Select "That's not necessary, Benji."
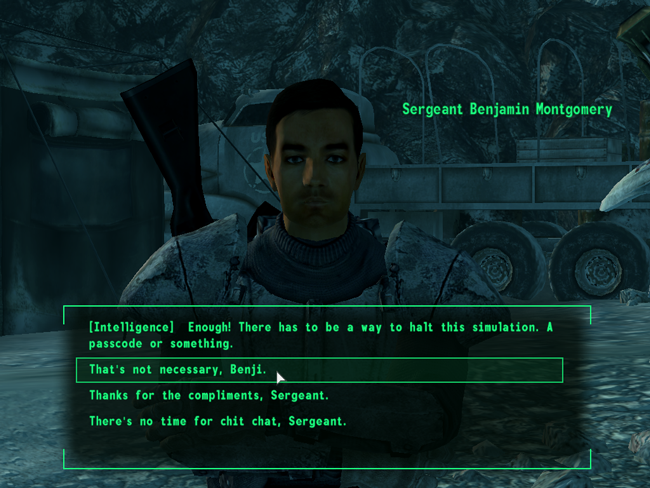The image size is (650, 488). click(180, 370)
